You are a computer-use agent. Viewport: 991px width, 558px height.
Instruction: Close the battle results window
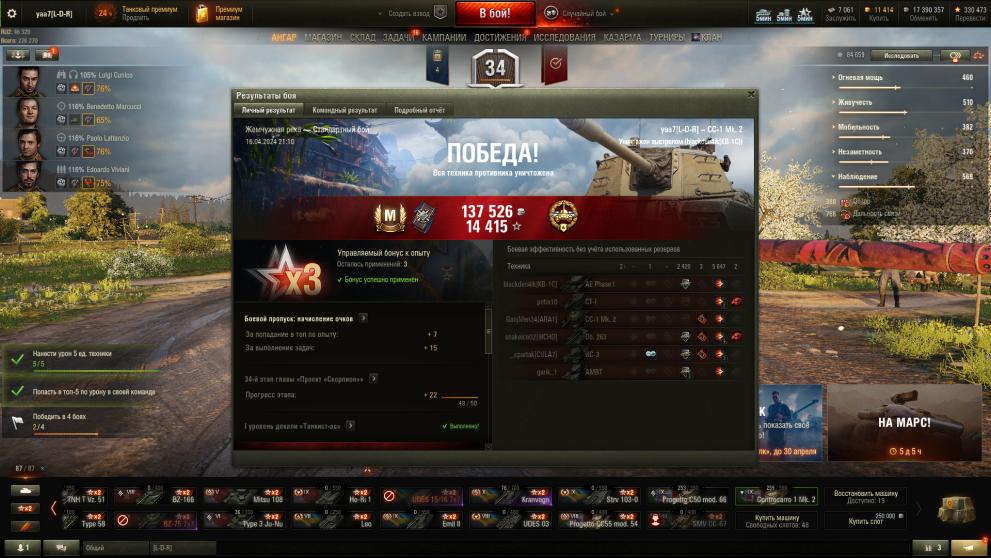[751, 95]
